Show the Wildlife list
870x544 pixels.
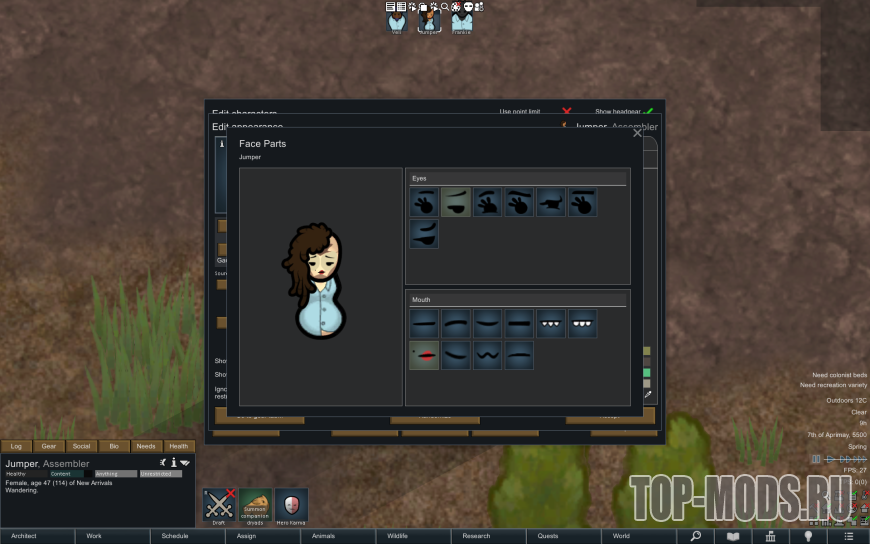[397, 536]
